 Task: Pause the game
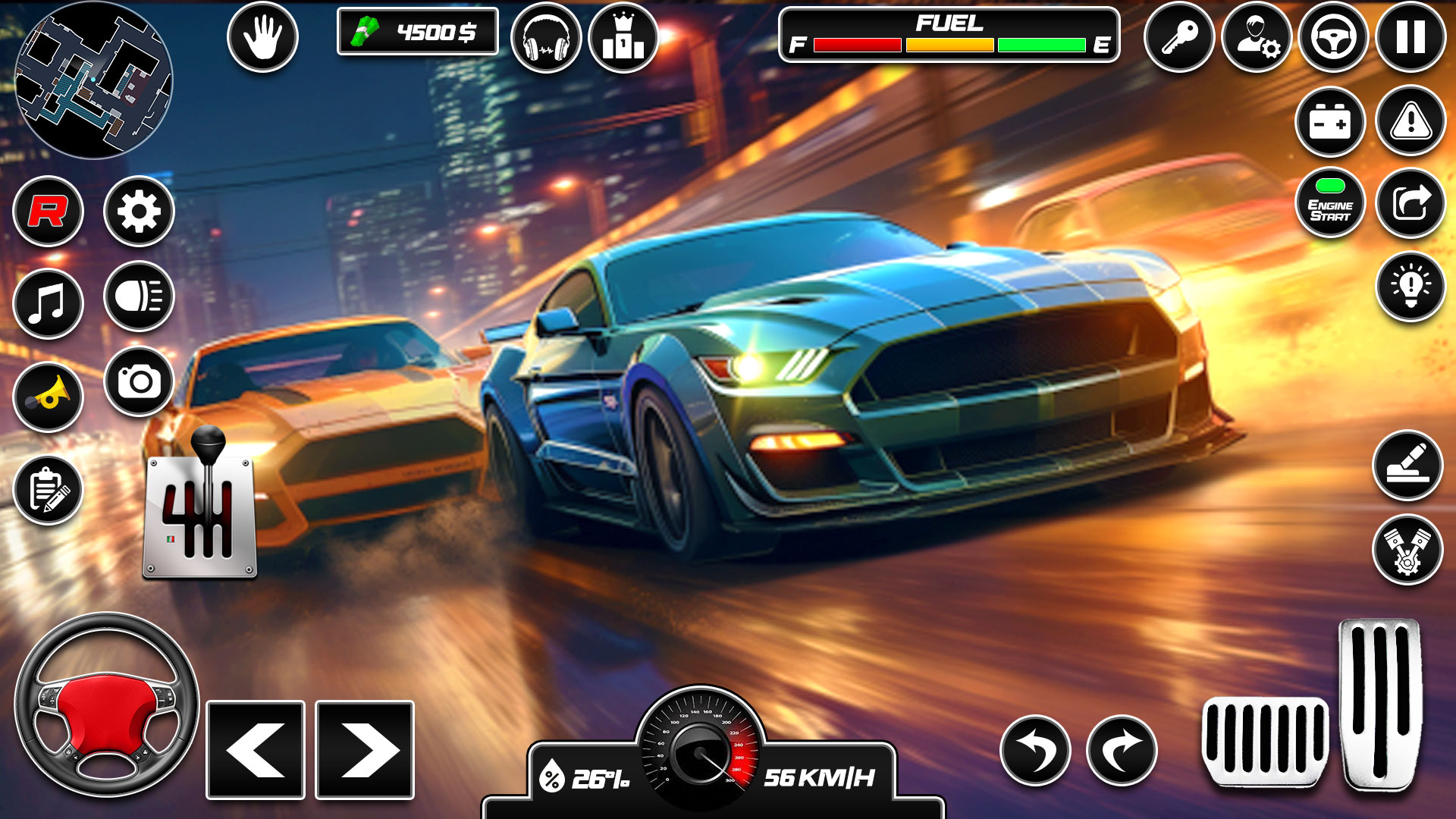click(1412, 35)
